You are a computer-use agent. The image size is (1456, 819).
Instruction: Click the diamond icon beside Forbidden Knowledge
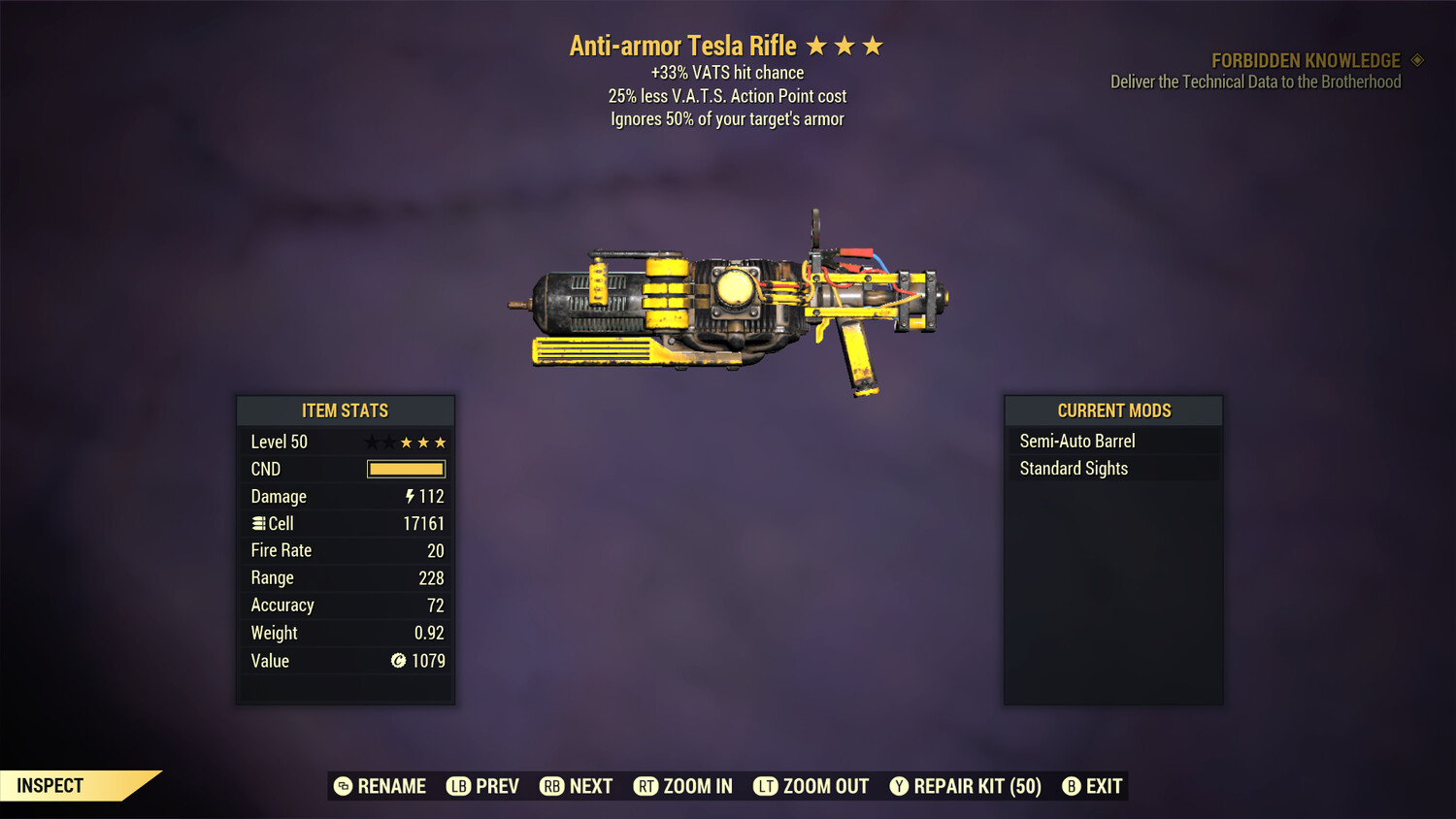[x=1415, y=59]
